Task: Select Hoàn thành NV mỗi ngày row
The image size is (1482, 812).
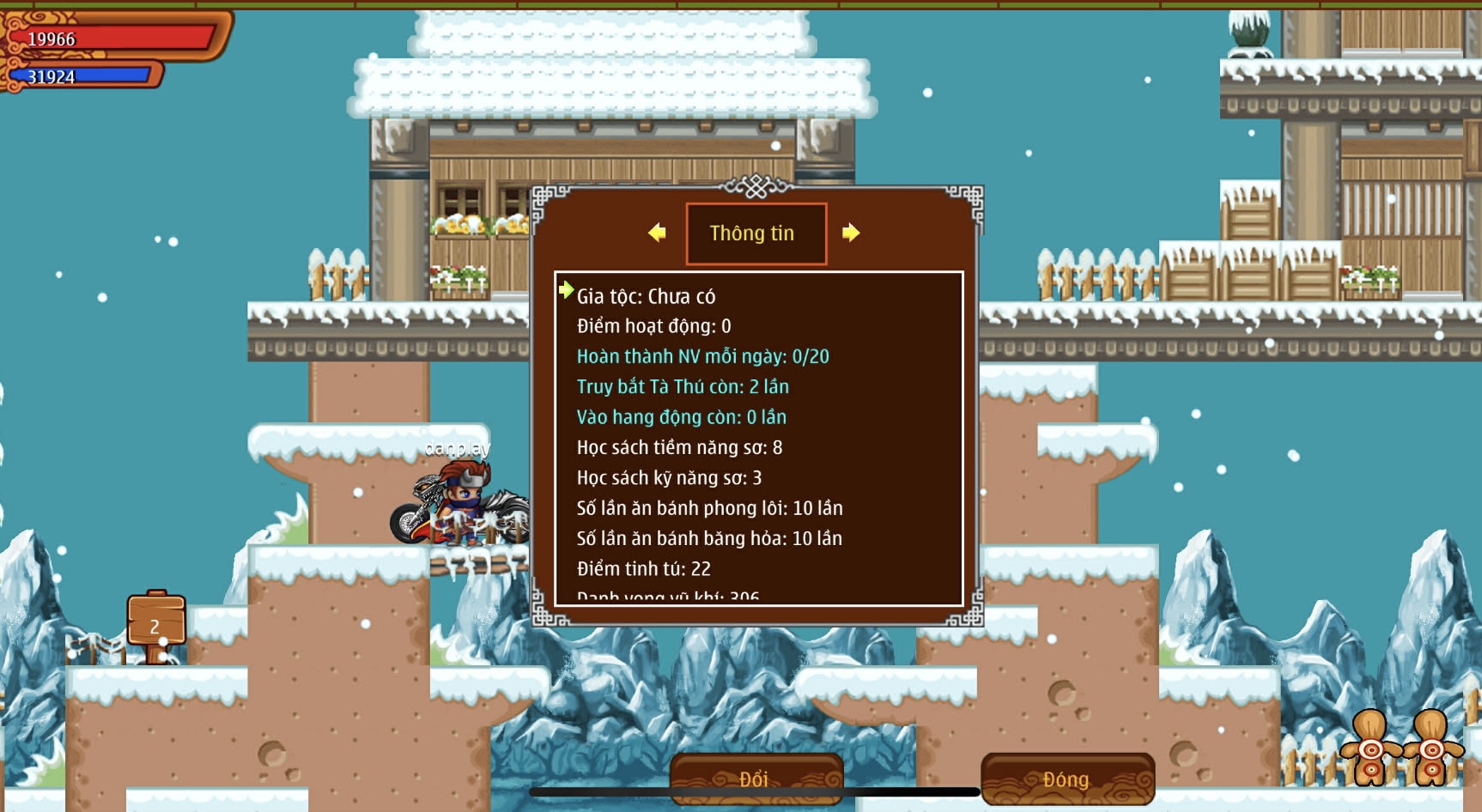Action: click(x=702, y=356)
